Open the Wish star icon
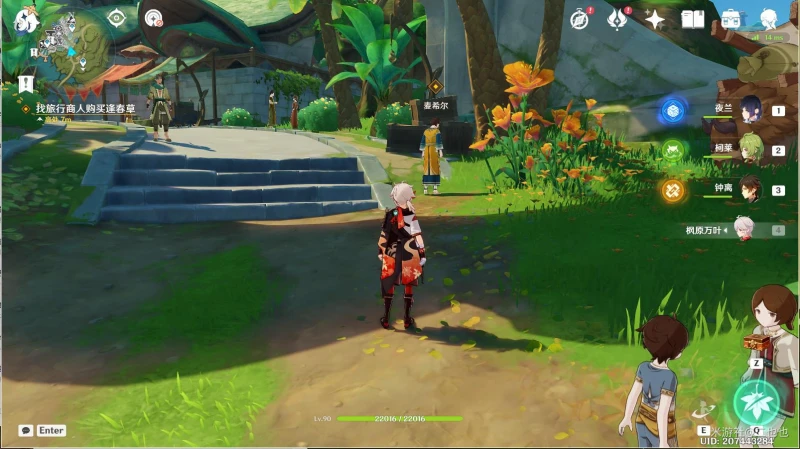 (x=655, y=19)
